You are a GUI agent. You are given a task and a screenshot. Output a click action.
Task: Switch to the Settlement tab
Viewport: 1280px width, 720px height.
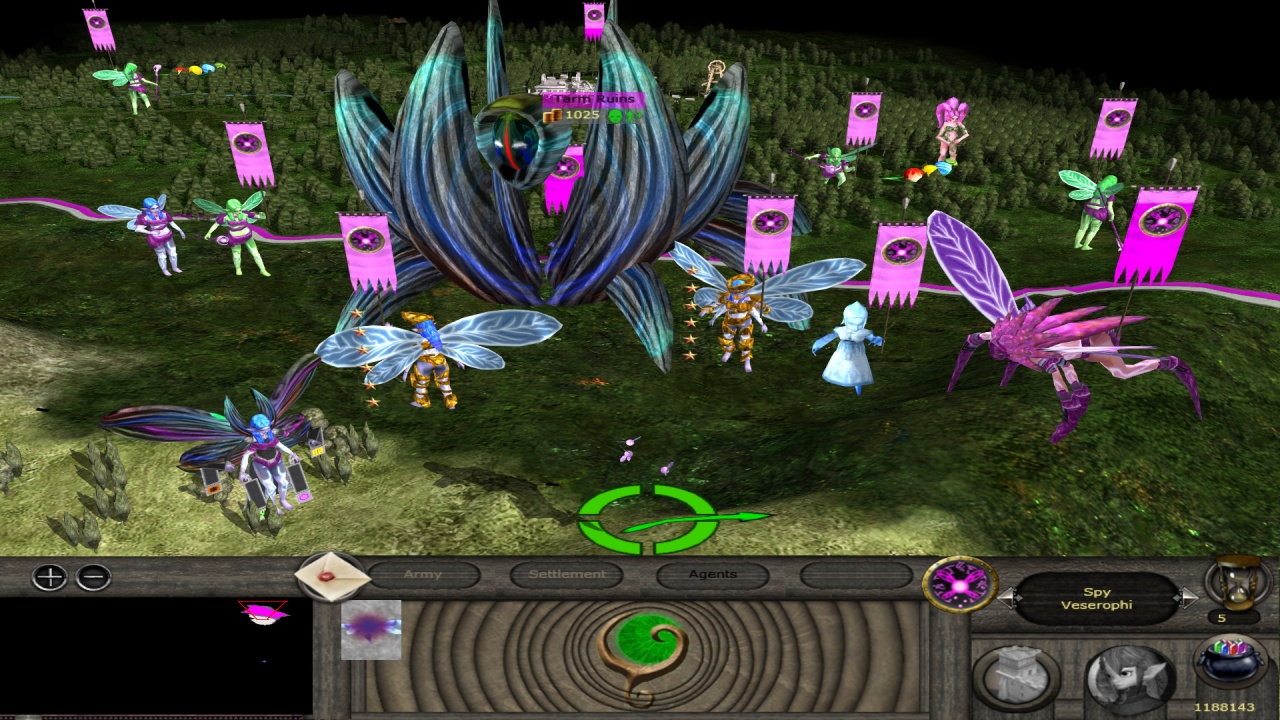tap(567, 575)
